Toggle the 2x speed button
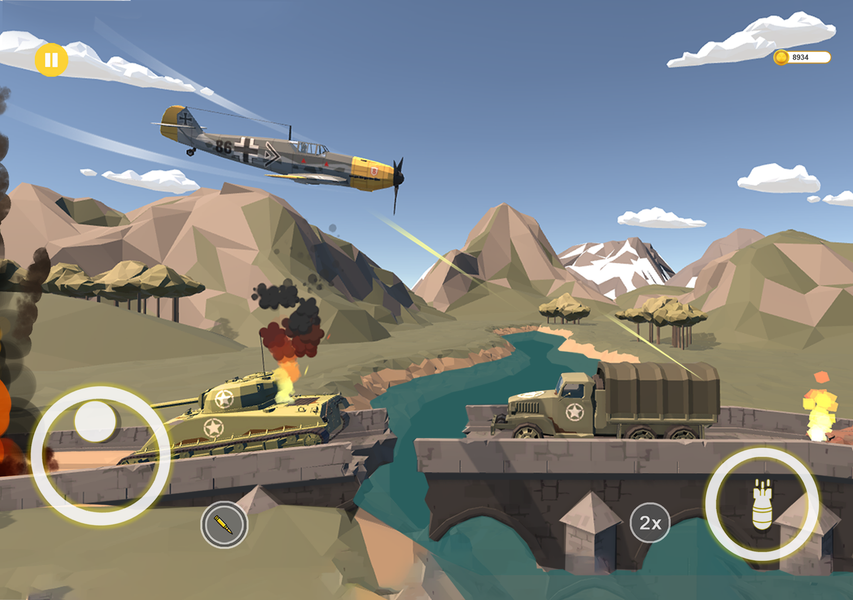Image resolution: width=853 pixels, height=600 pixels. pos(650,522)
